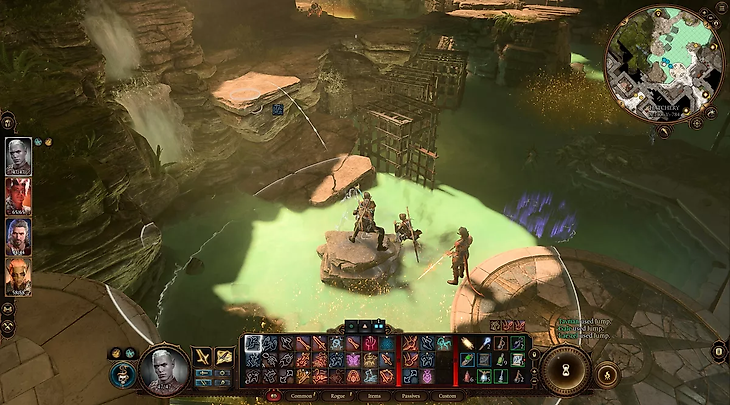Viewport: 730px width, 405px height.
Task: Select the orange-skinned githyanki party portrait
Action: point(18,277)
